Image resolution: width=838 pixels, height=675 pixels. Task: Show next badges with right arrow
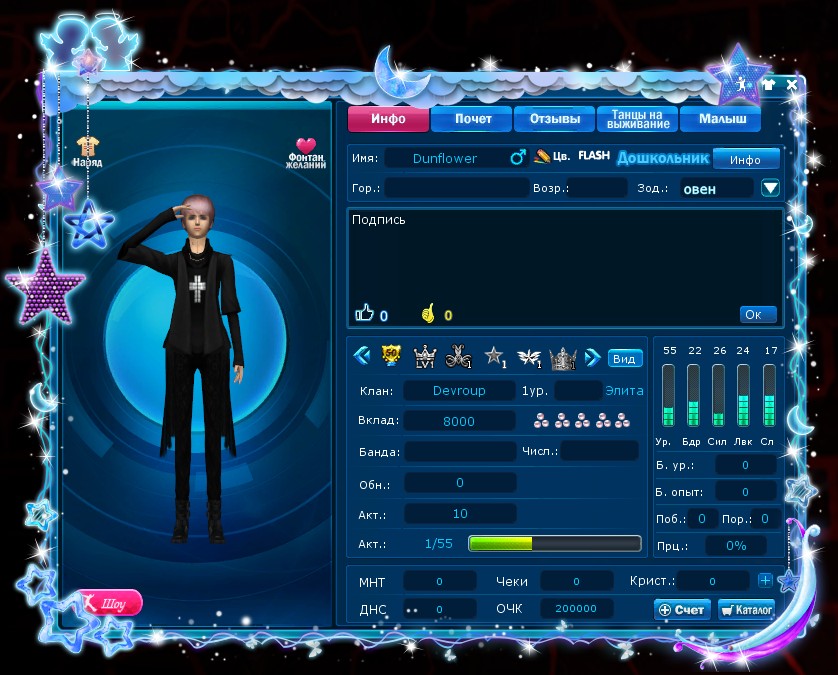coord(593,357)
